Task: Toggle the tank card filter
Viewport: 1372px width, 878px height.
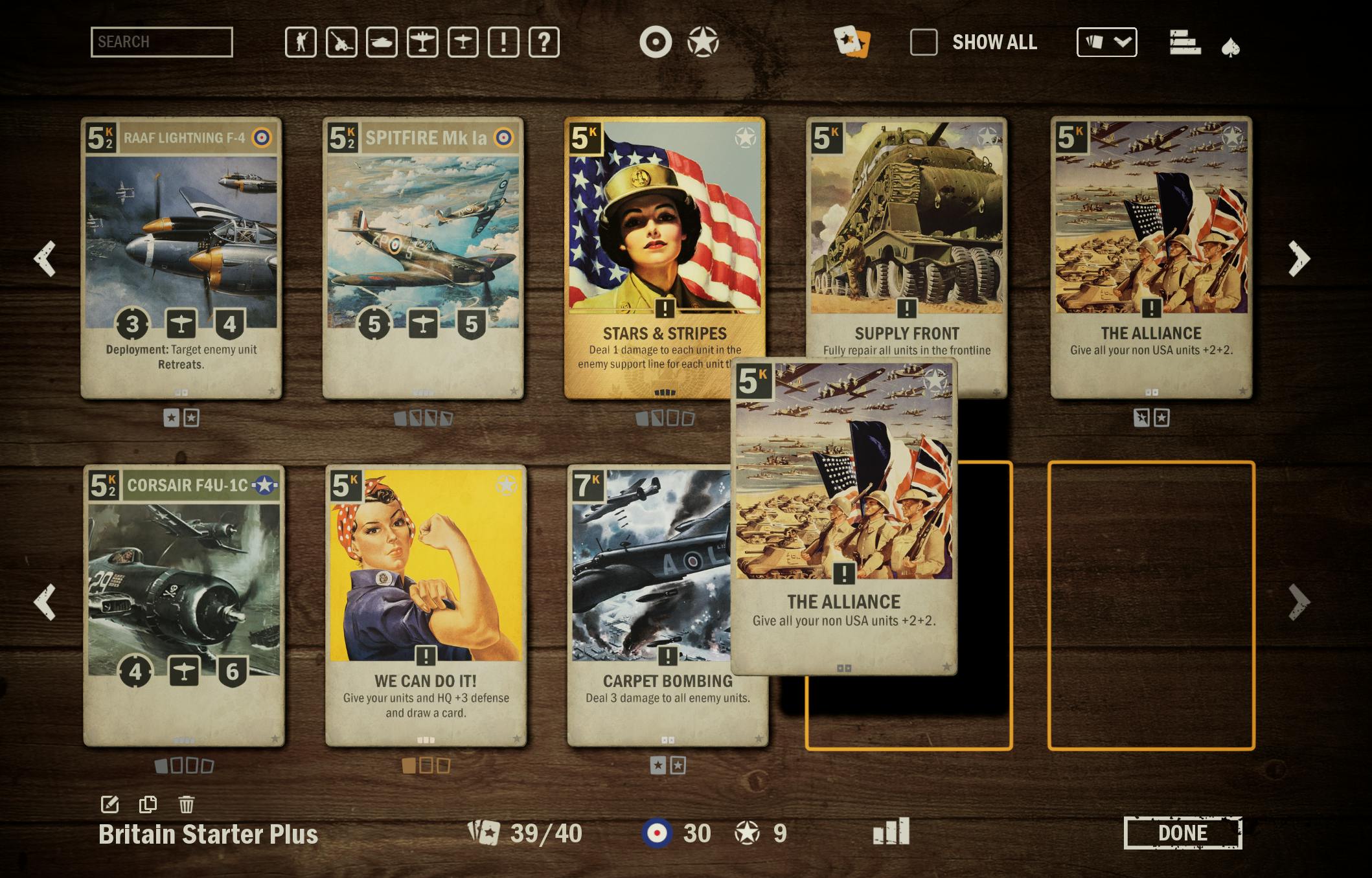Action: (382, 43)
